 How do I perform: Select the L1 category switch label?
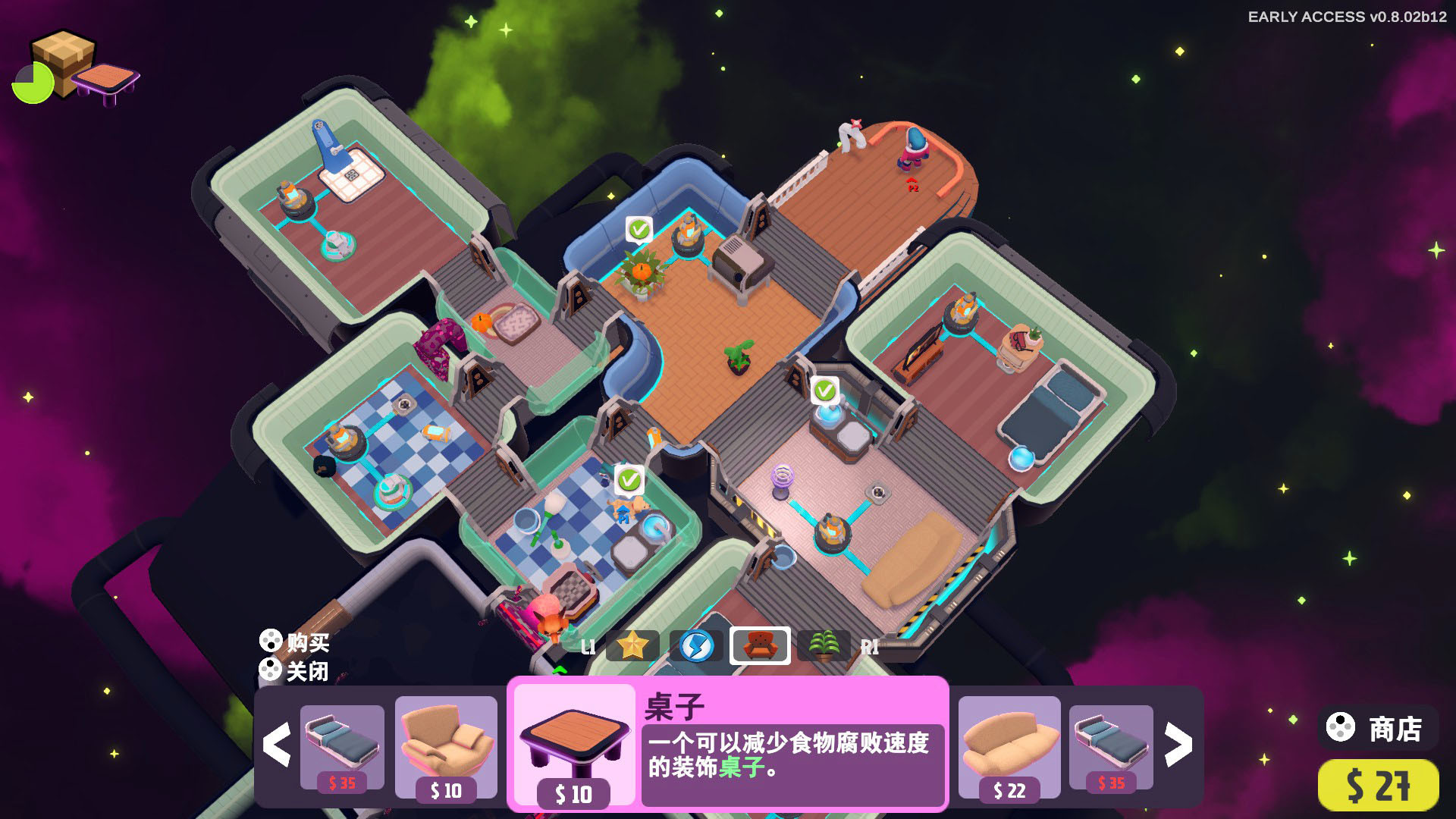click(588, 648)
